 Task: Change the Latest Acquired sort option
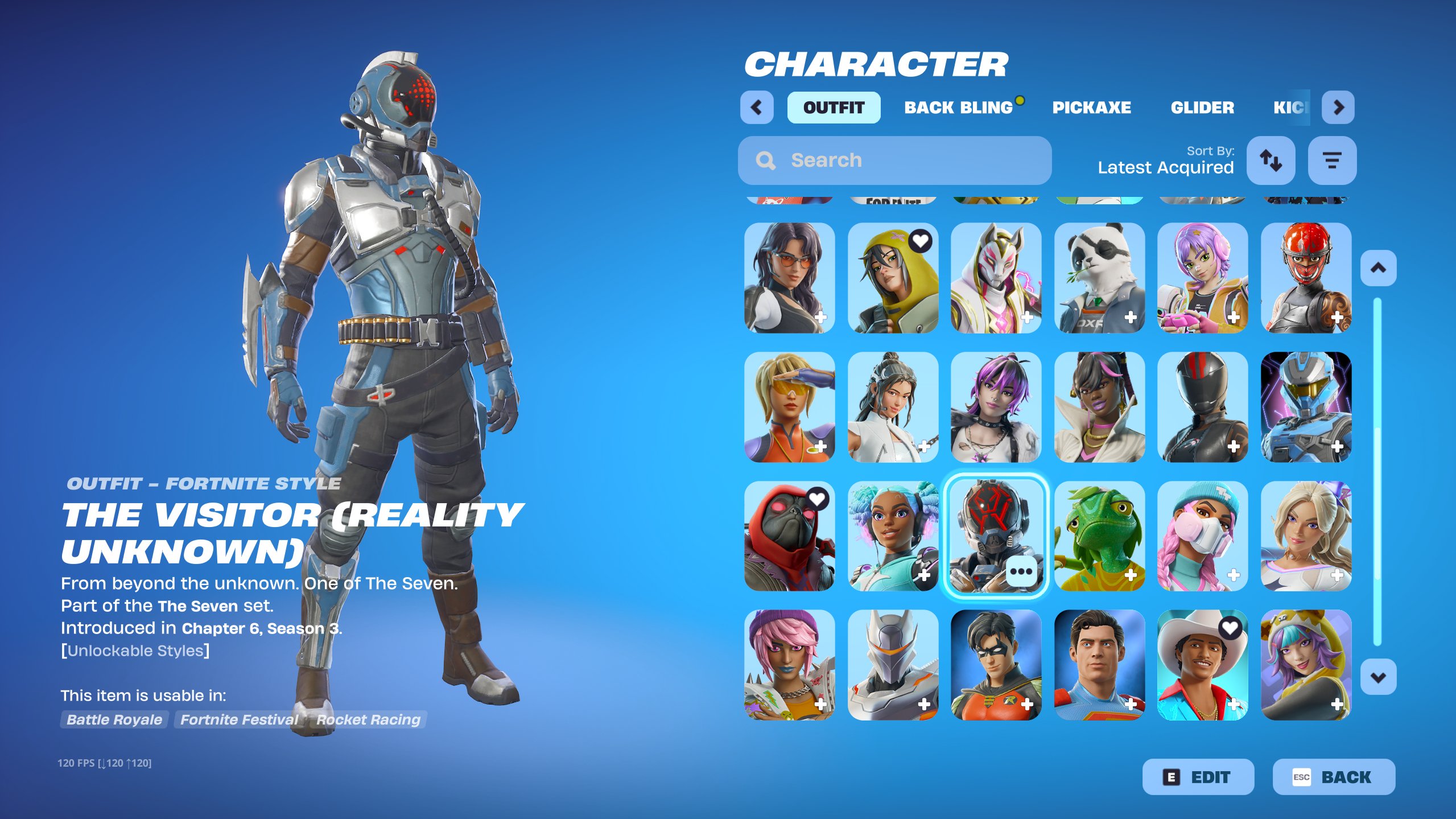(1165, 167)
